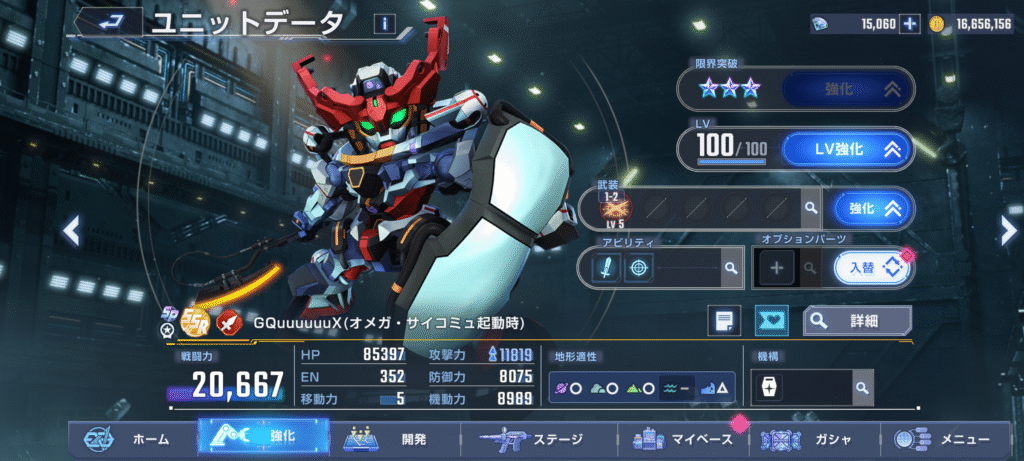The image size is (1024, 461).
Task: Select the 武装 strengthen 強化 button
Action: [x=872, y=208]
